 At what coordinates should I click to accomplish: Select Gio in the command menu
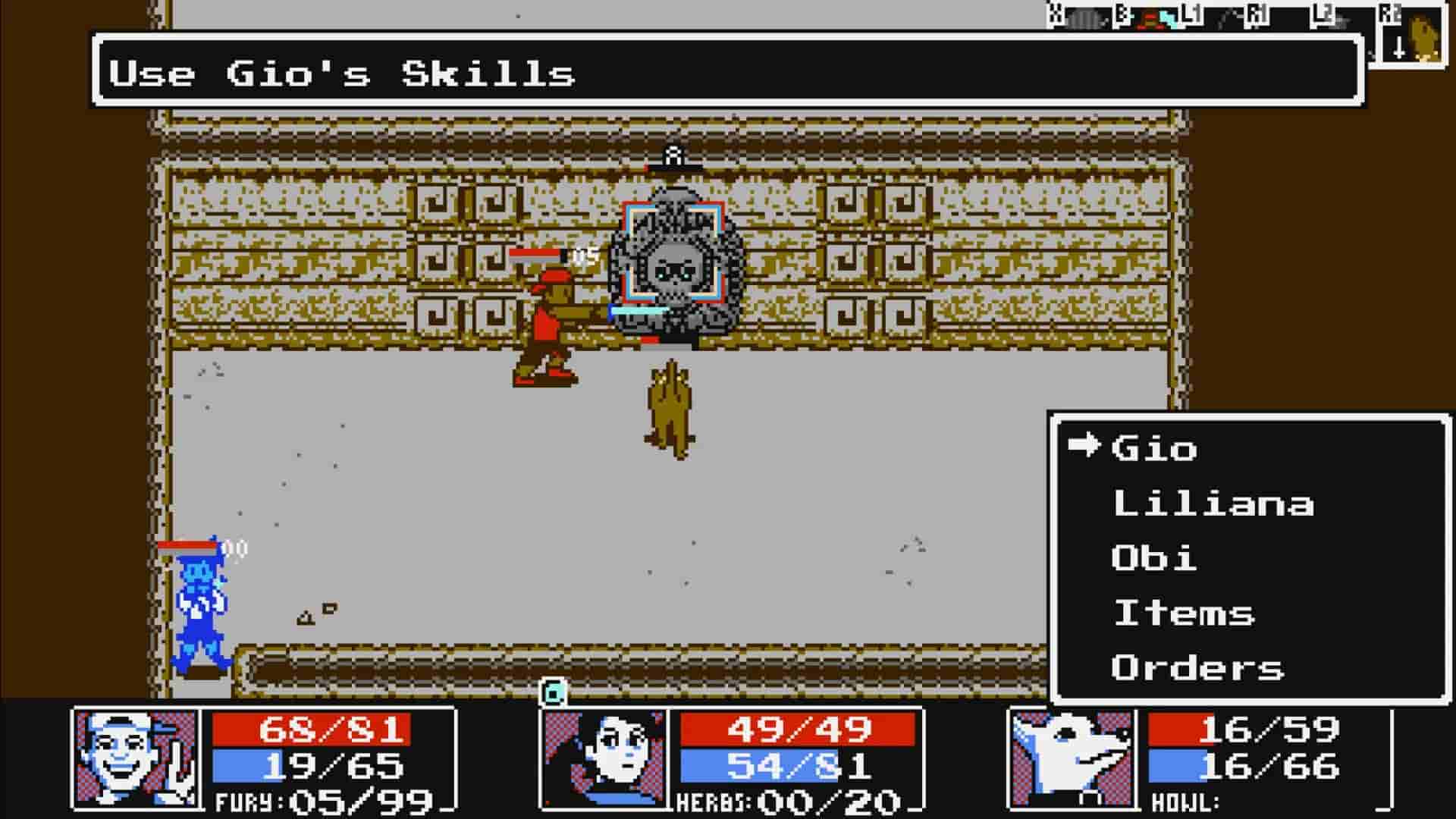1153,447
